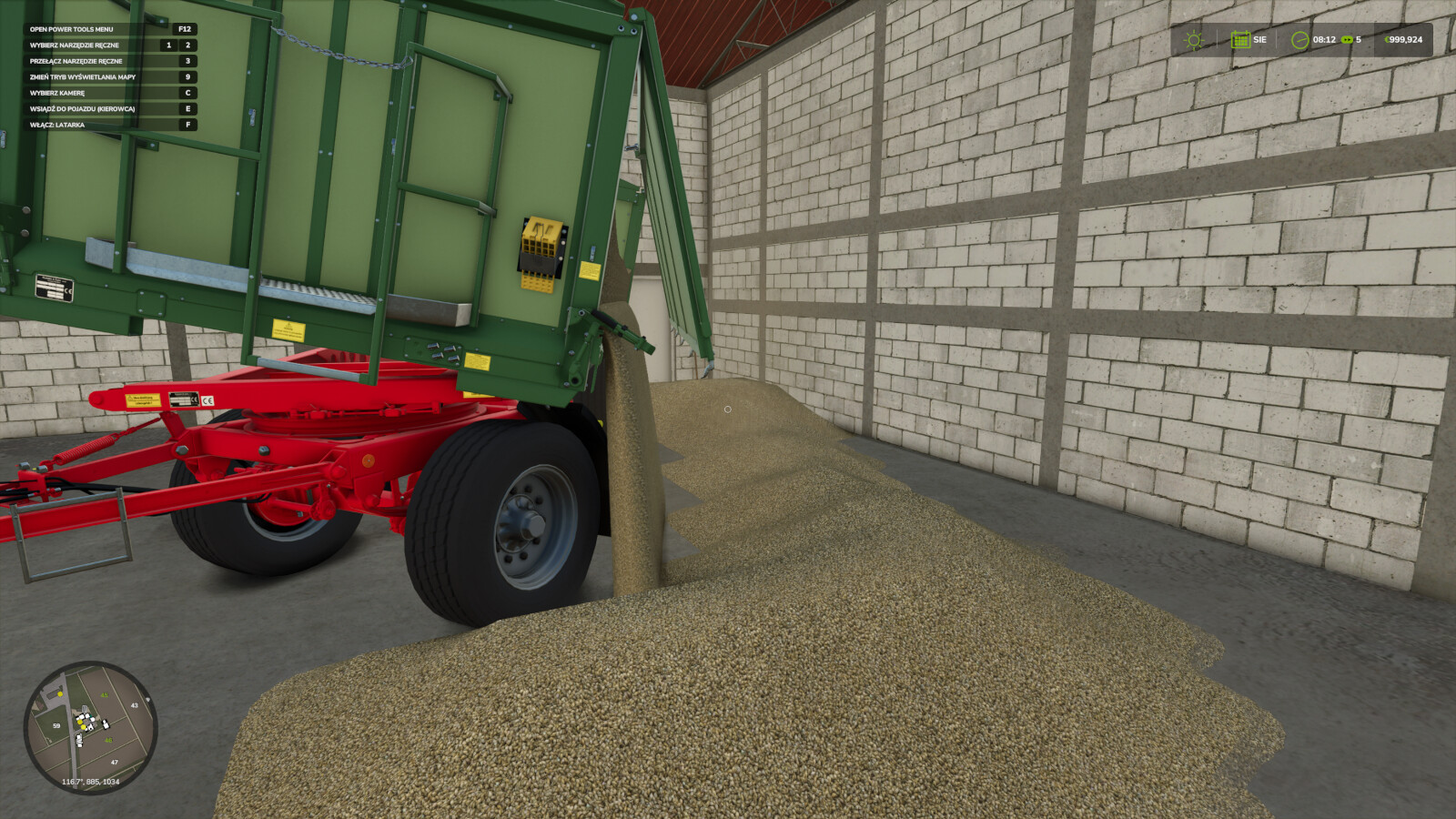Click the yellow marker near the farmyard on minimap
This screenshot has width=1456, height=819.
coord(60,694)
